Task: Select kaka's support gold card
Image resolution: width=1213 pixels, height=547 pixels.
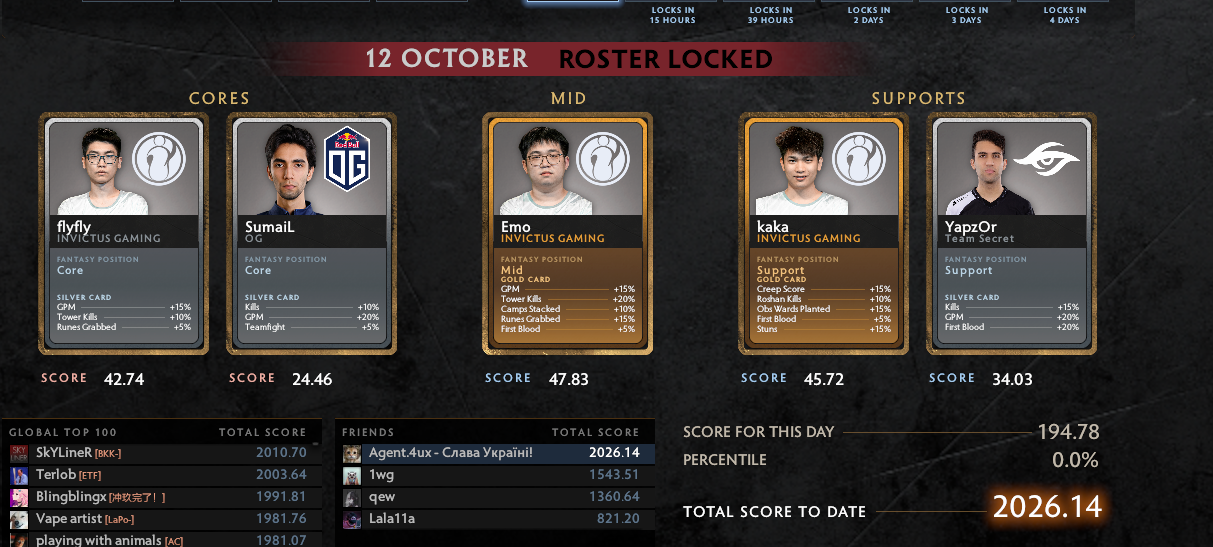Action: point(824,233)
